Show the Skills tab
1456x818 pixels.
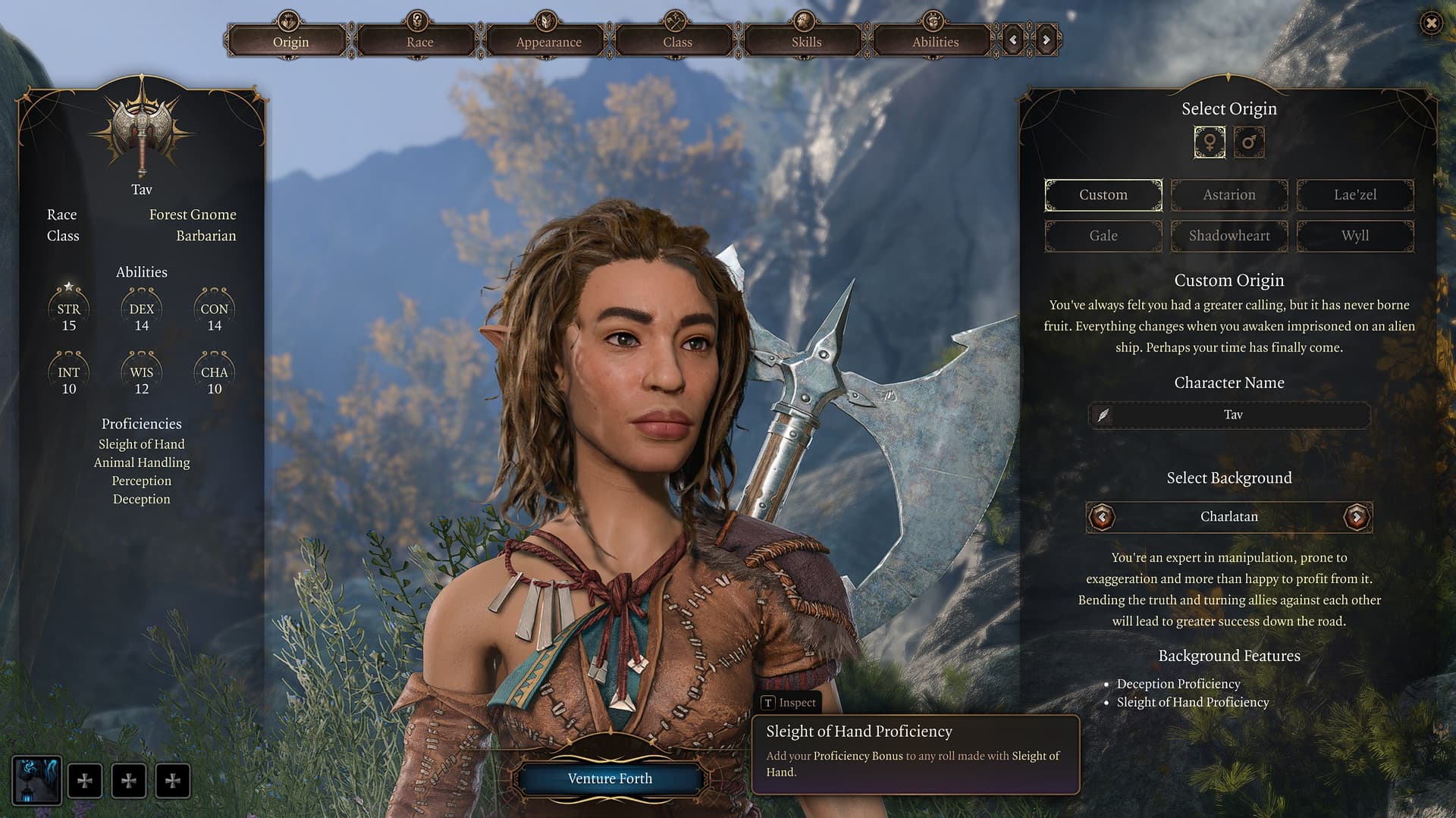pos(806,42)
